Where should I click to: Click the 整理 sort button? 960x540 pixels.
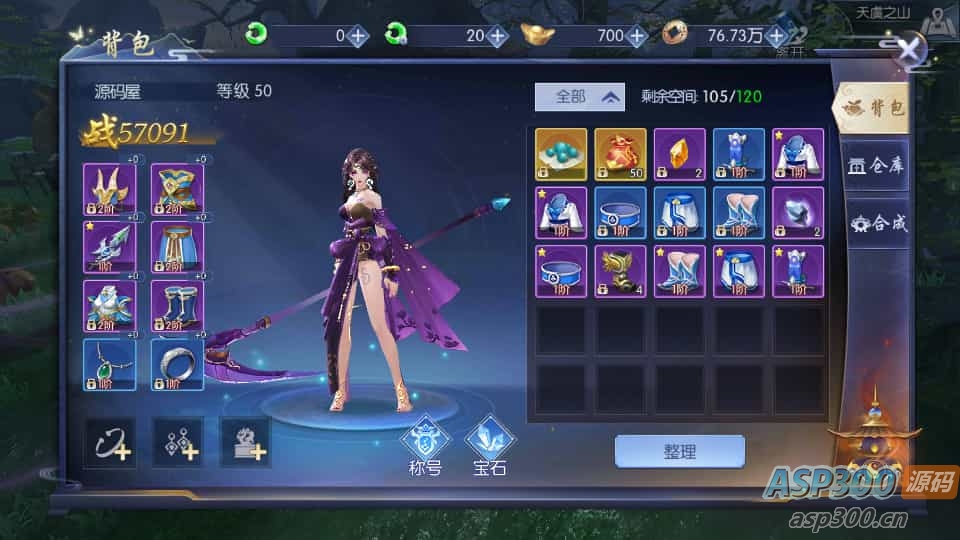click(x=679, y=451)
